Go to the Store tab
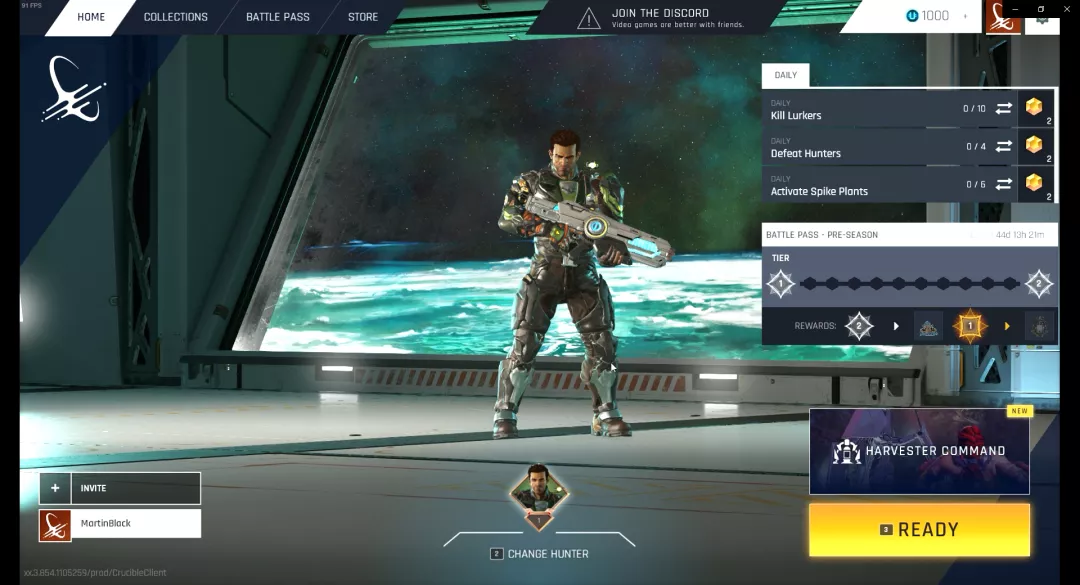 click(363, 17)
